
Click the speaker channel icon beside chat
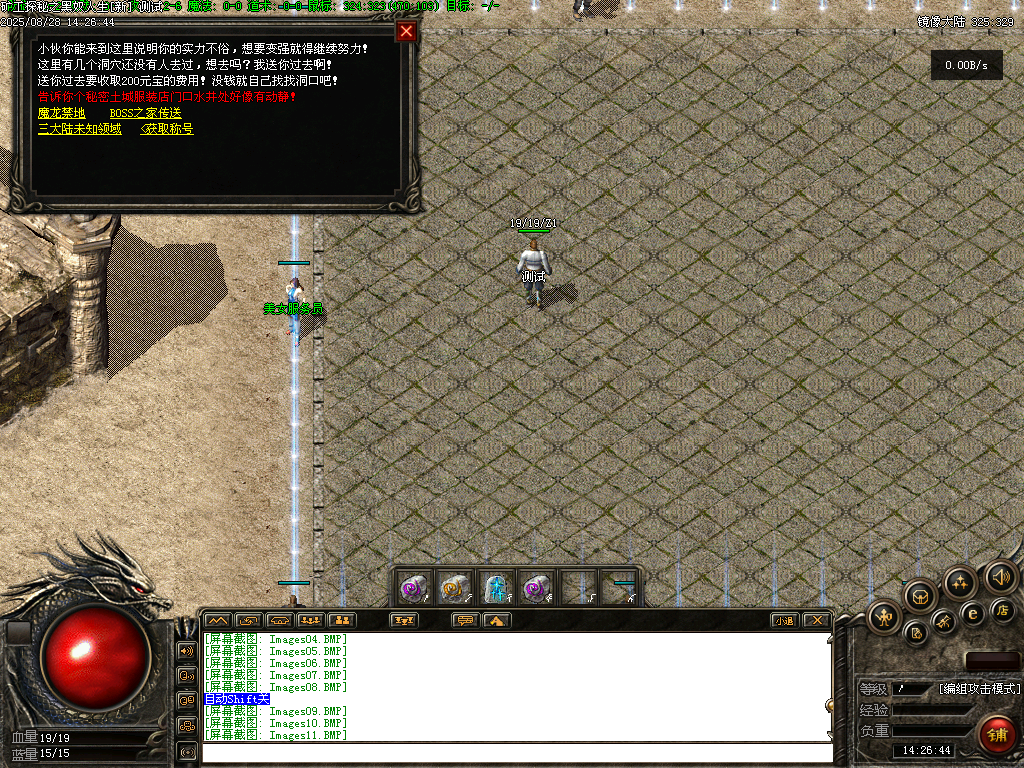tap(187, 651)
